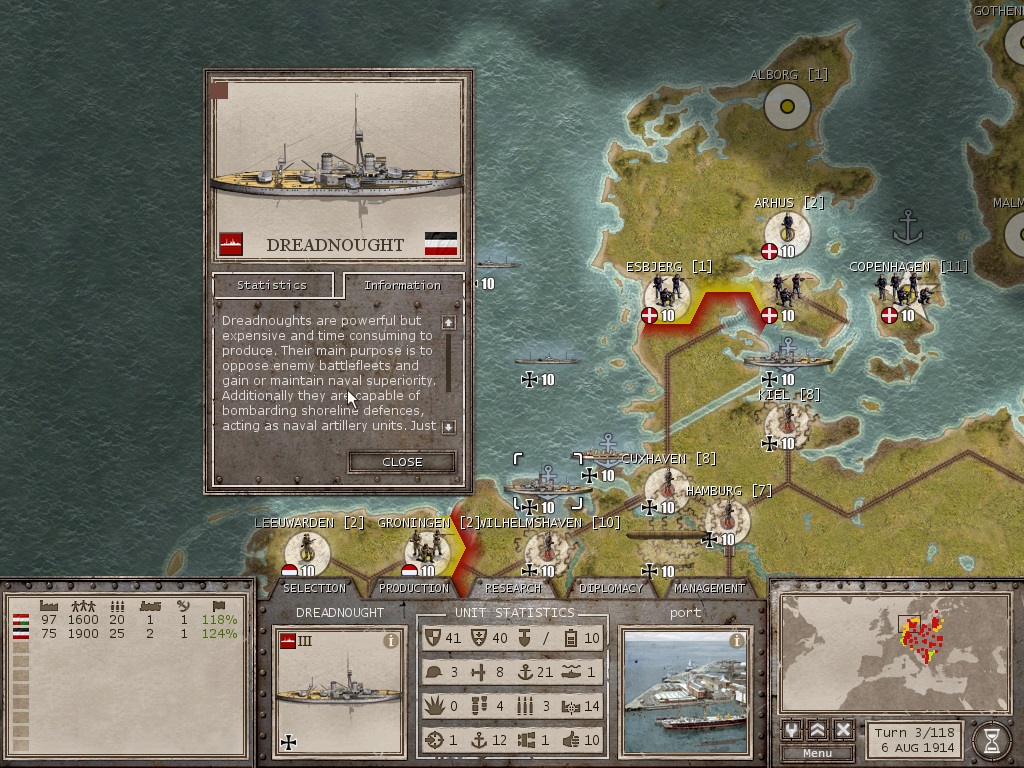The width and height of the screenshot is (1024, 768).
Task: Select the infantry unit at Copenhagen
Action: [x=905, y=290]
